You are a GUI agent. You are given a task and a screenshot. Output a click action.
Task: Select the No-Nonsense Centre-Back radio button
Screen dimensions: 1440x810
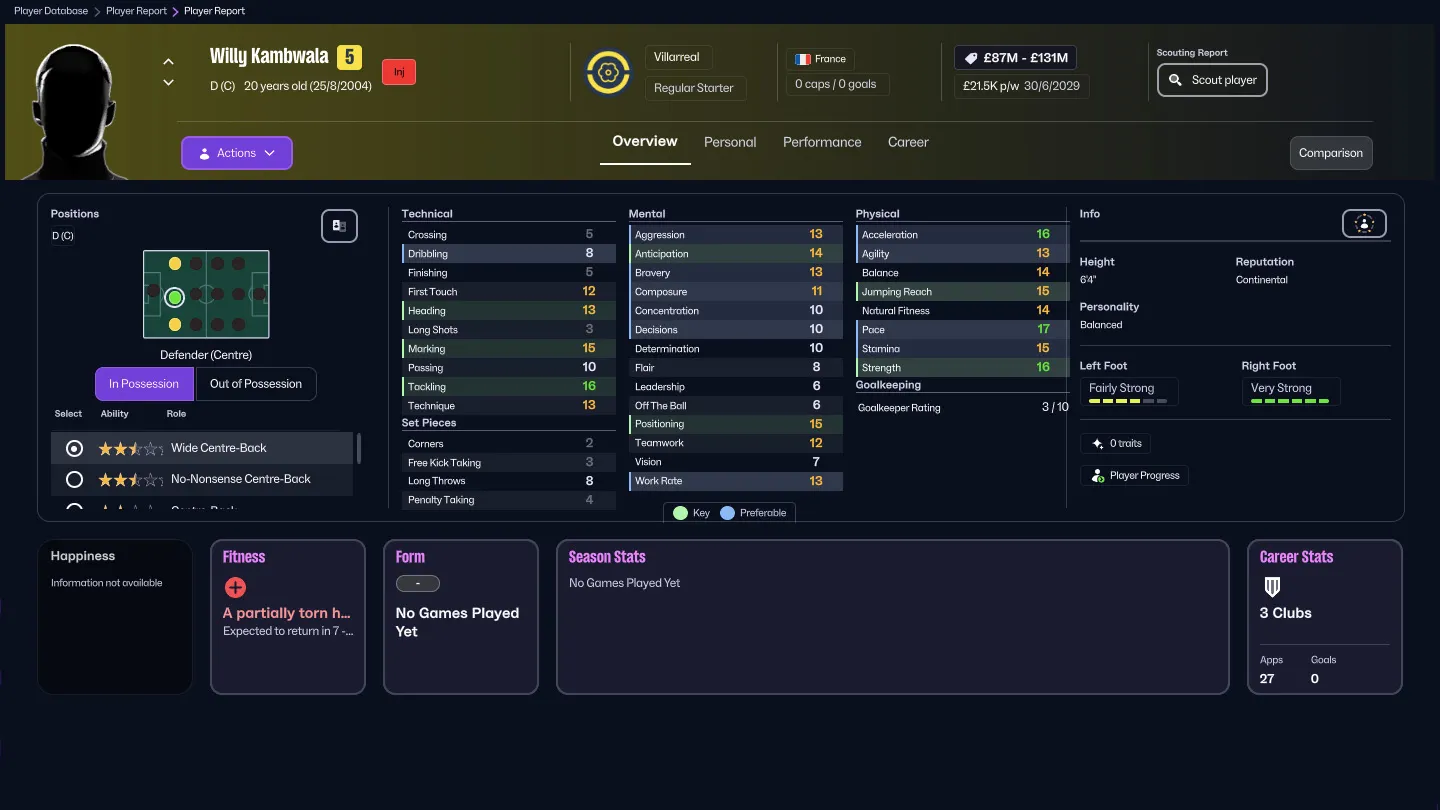coord(73,479)
